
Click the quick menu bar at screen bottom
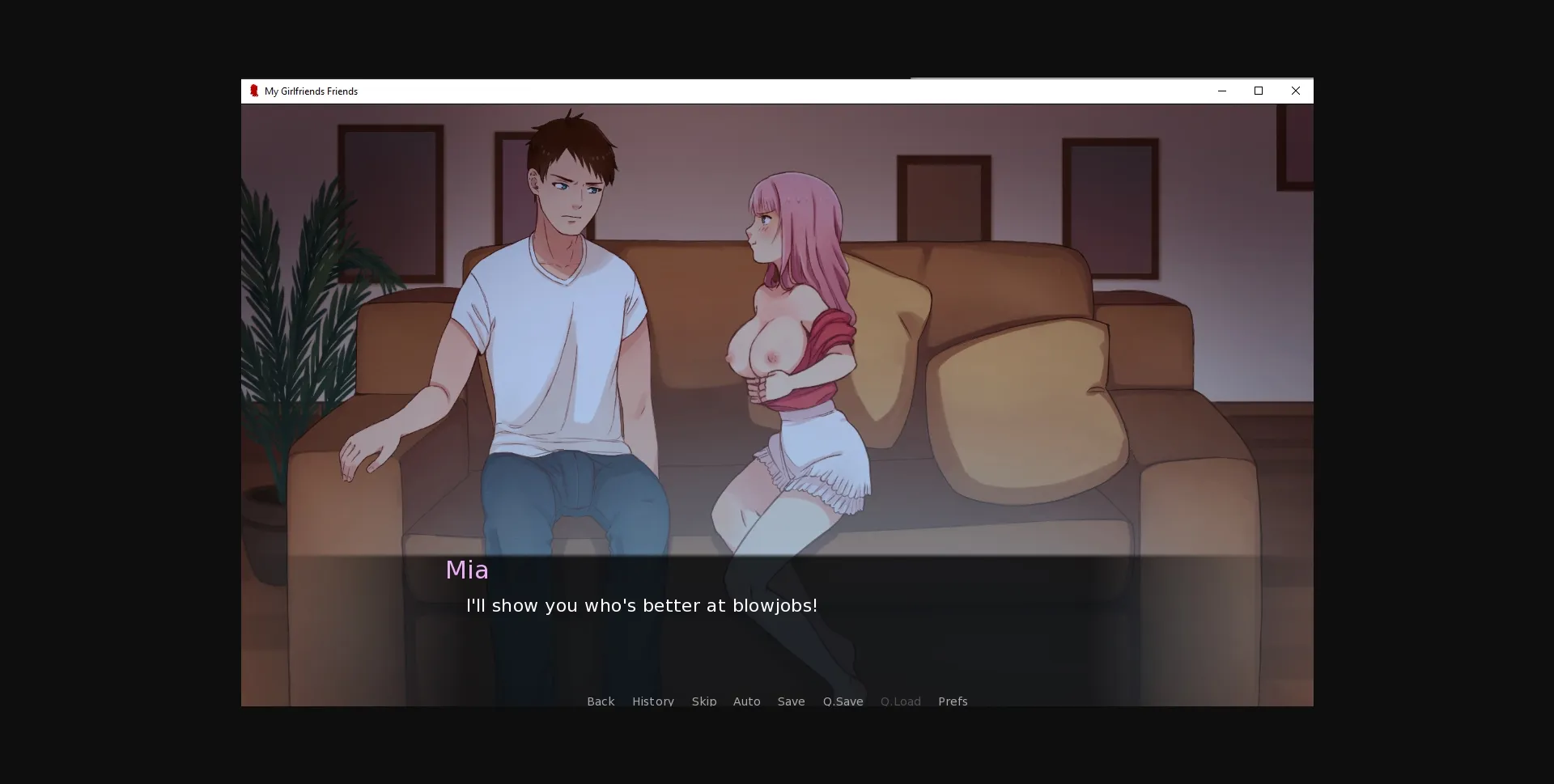[777, 701]
